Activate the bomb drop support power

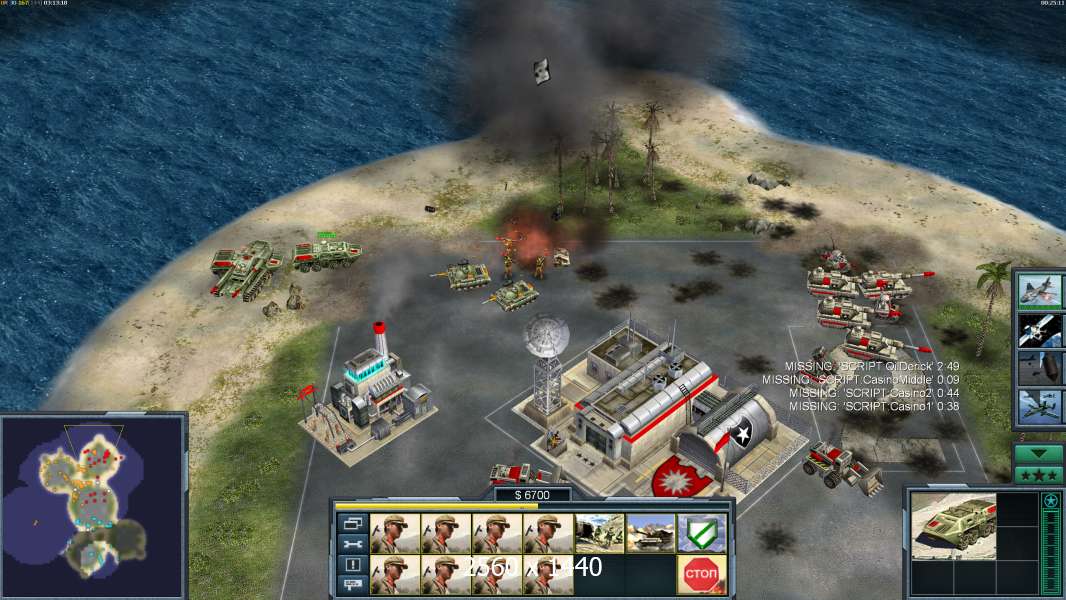pyautogui.click(x=1040, y=368)
